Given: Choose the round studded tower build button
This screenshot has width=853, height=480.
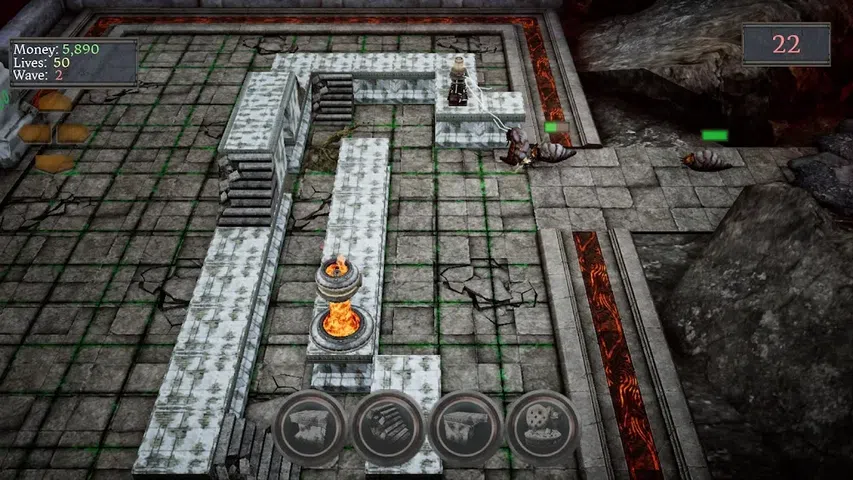Looking at the screenshot, I should pos(543,429).
